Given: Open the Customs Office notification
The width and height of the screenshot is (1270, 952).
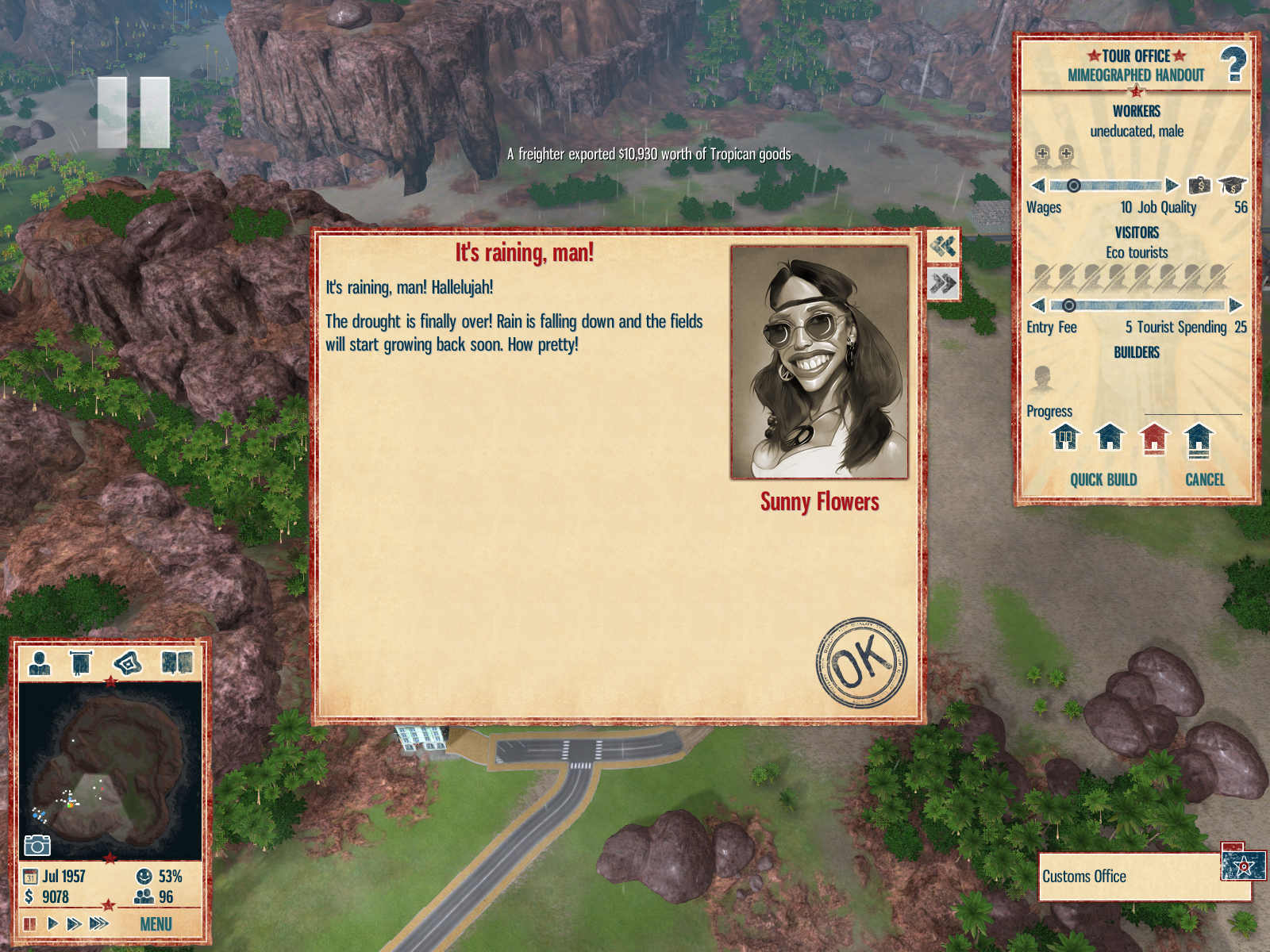Looking at the screenshot, I should pos(1143,877).
